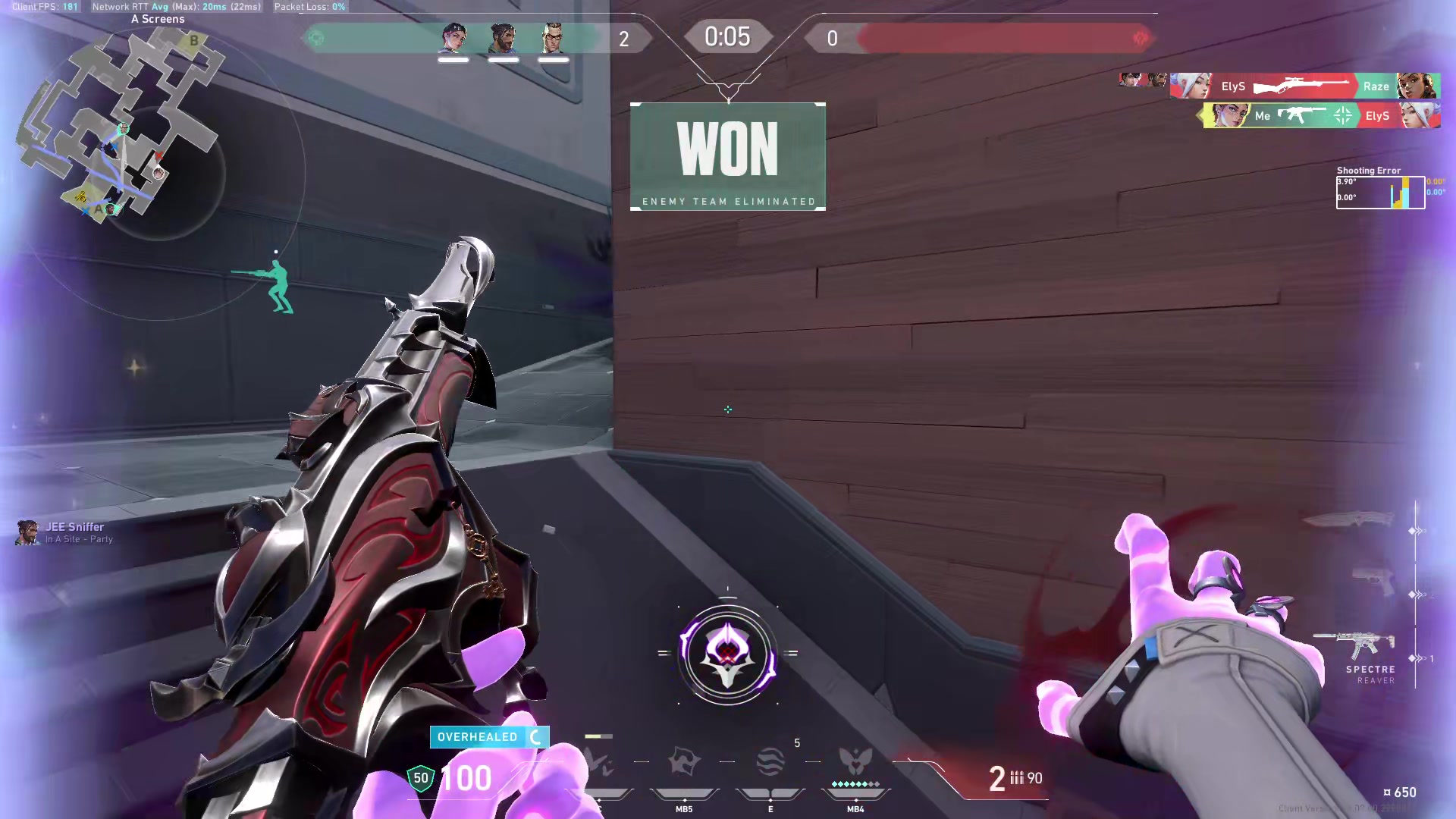Click the rifle icon next to Me in killfeed
The image size is (1456, 819).
click(x=1301, y=115)
